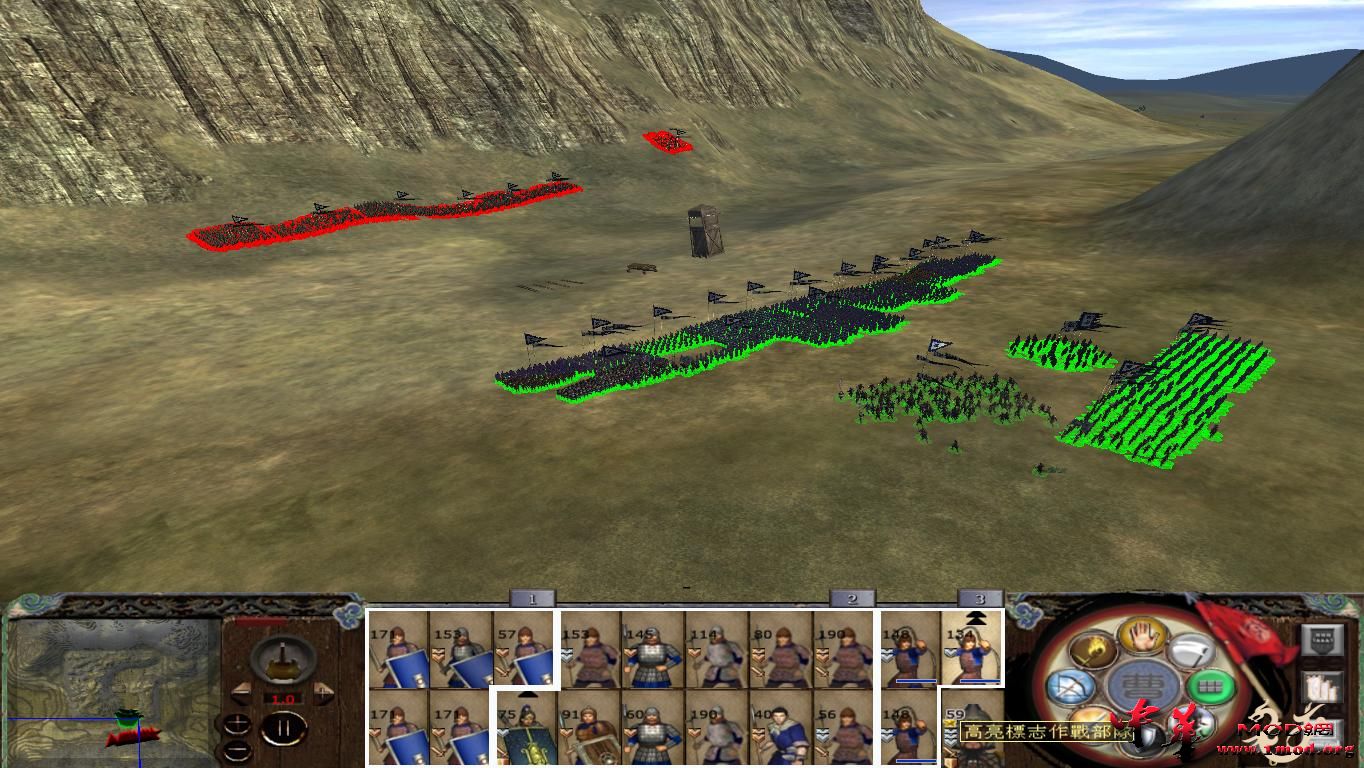This screenshot has width=1364, height=768.
Task: Open the battle objectives scroll button
Action: coord(1320,686)
